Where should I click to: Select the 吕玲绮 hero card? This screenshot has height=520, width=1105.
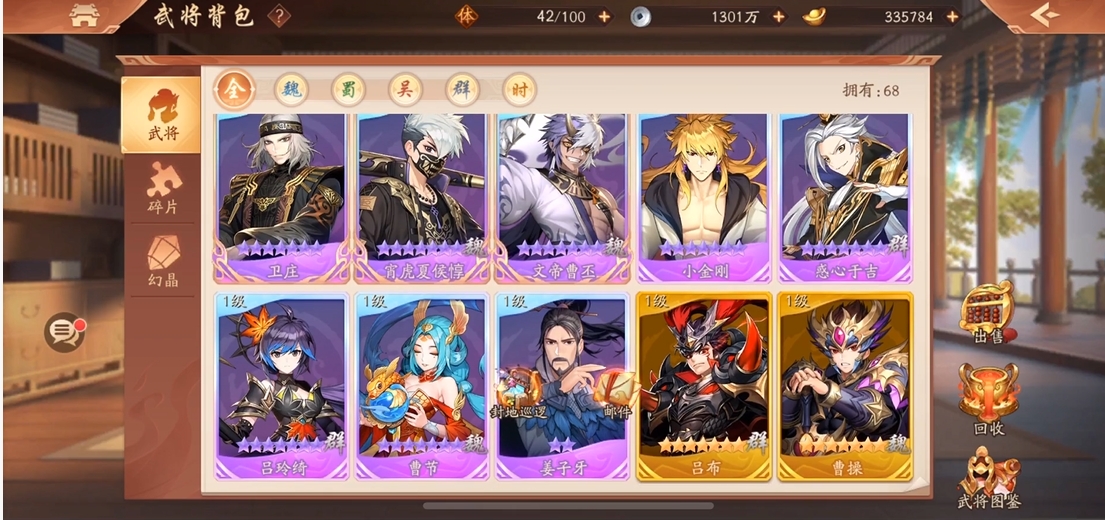(279, 385)
